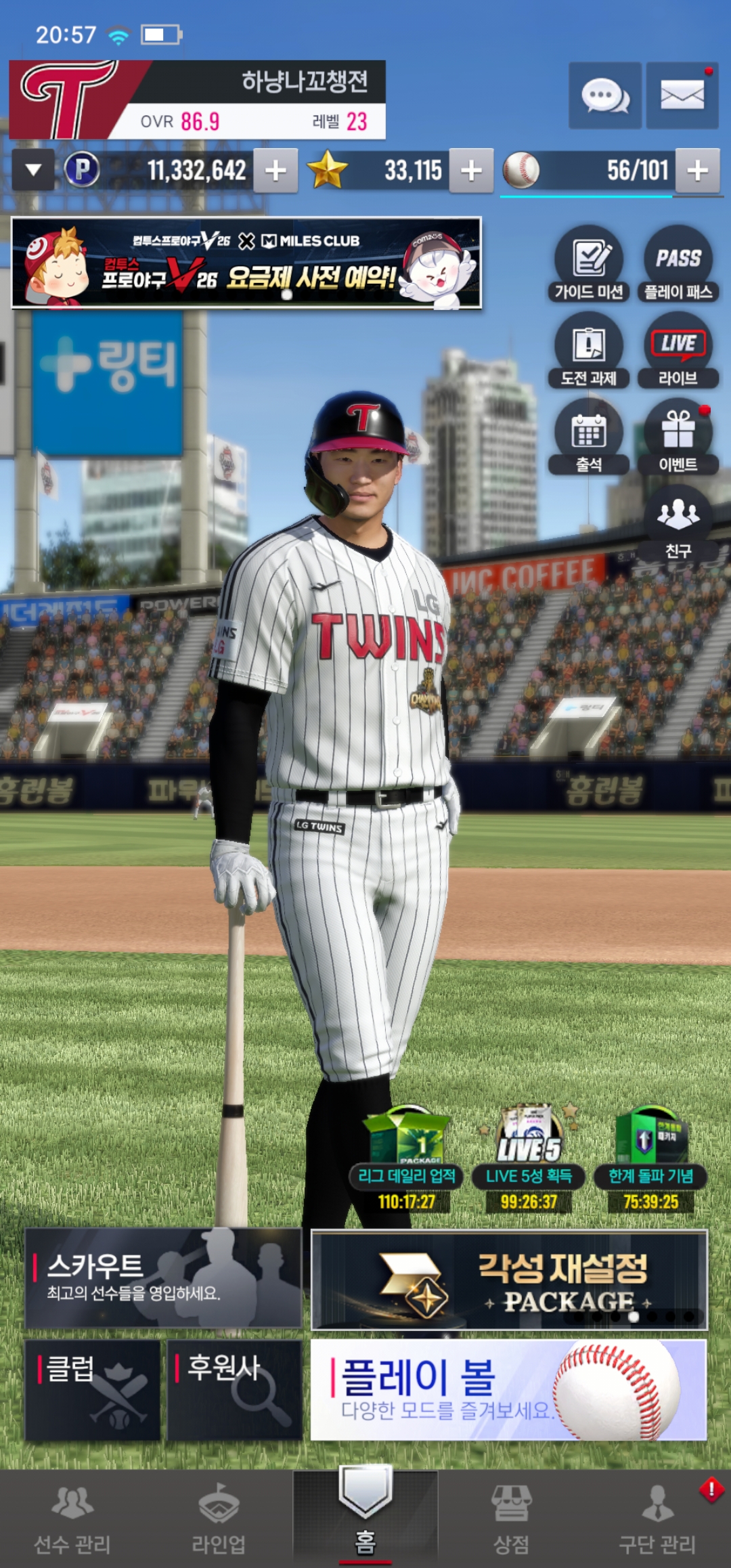Switch to the 상점 shop tab
The image size is (731, 1568).
coord(511,1519)
